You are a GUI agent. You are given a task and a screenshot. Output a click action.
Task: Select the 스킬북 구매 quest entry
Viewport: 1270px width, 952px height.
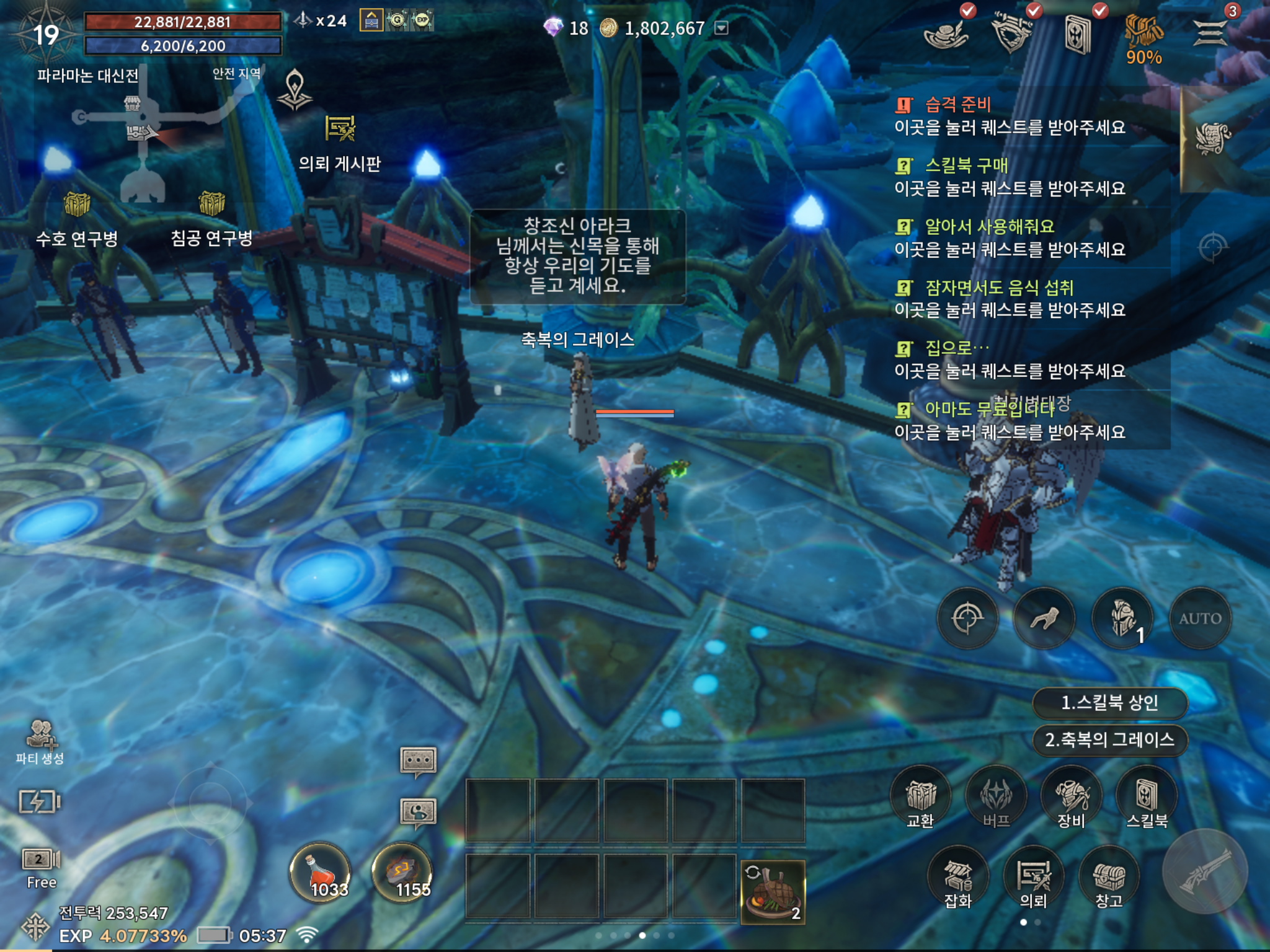[1010, 177]
